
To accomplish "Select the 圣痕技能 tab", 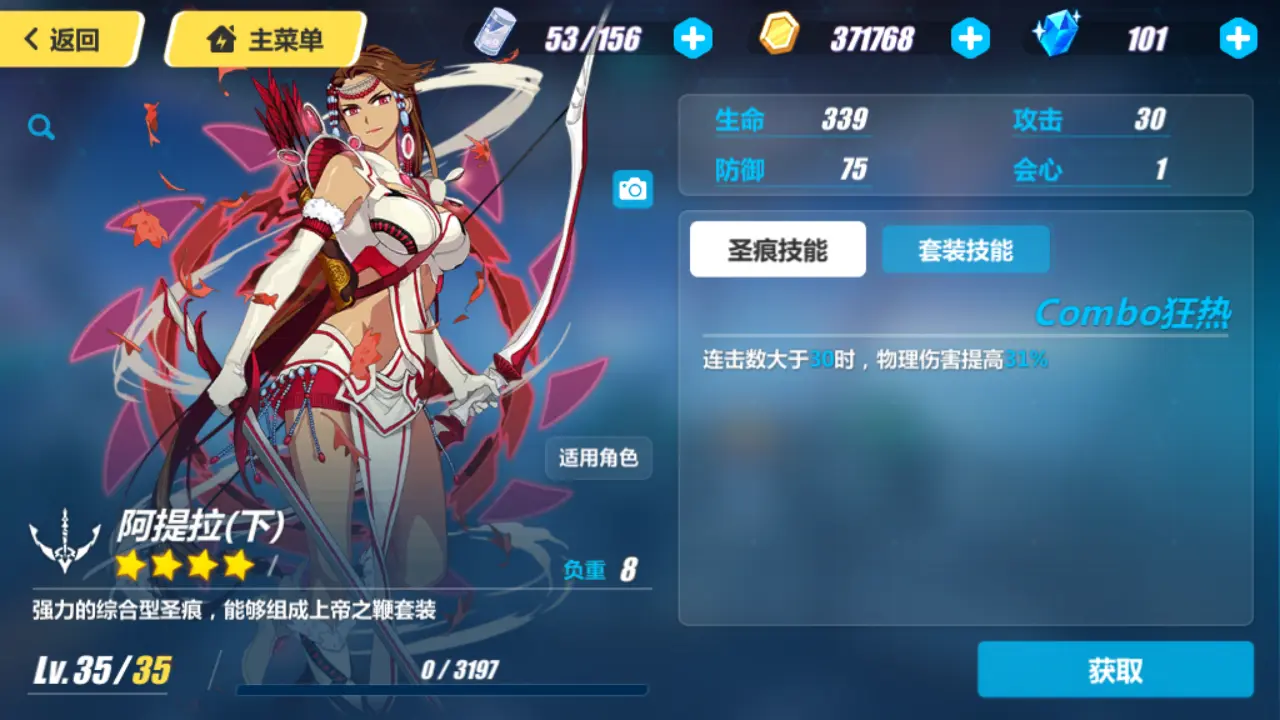I will pyautogui.click(x=777, y=249).
